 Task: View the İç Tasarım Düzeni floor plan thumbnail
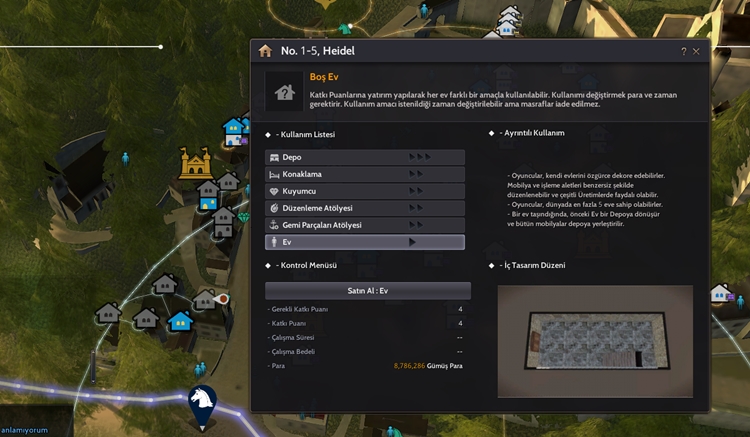click(594, 341)
